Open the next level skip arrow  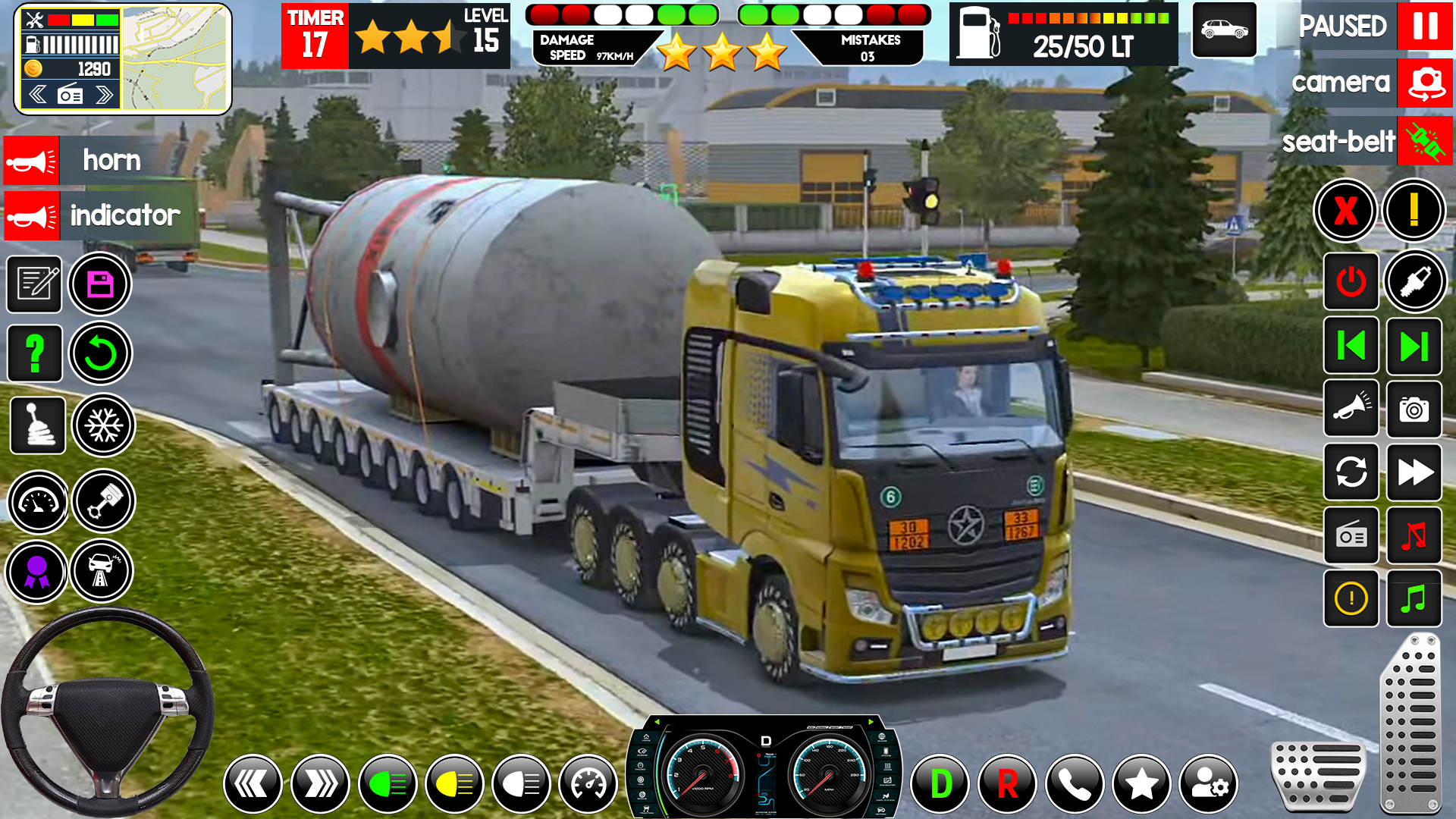click(1415, 347)
